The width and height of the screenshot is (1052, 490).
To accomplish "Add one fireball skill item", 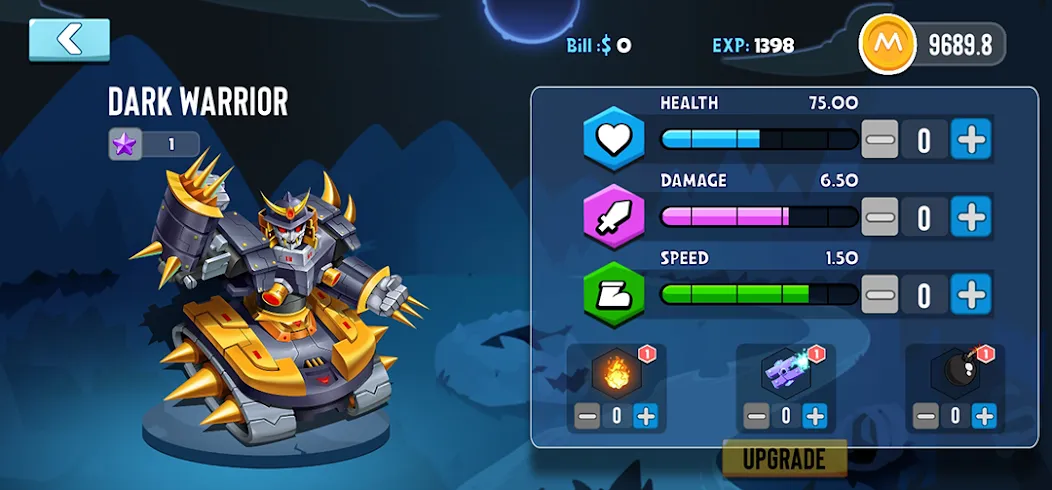I will tap(646, 416).
